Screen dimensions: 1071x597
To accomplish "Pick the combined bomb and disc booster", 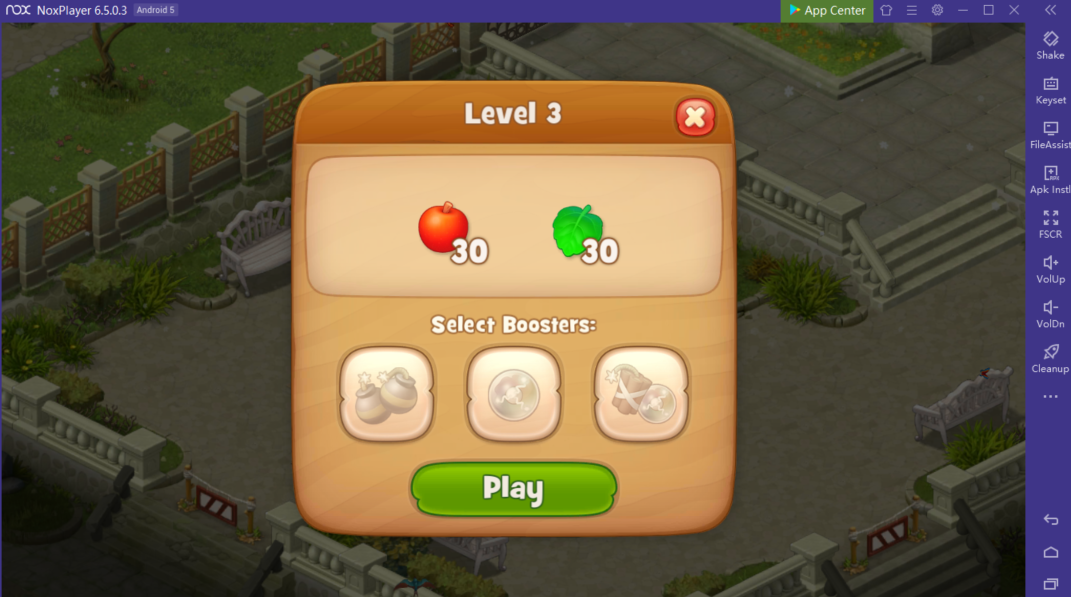I will click(641, 393).
